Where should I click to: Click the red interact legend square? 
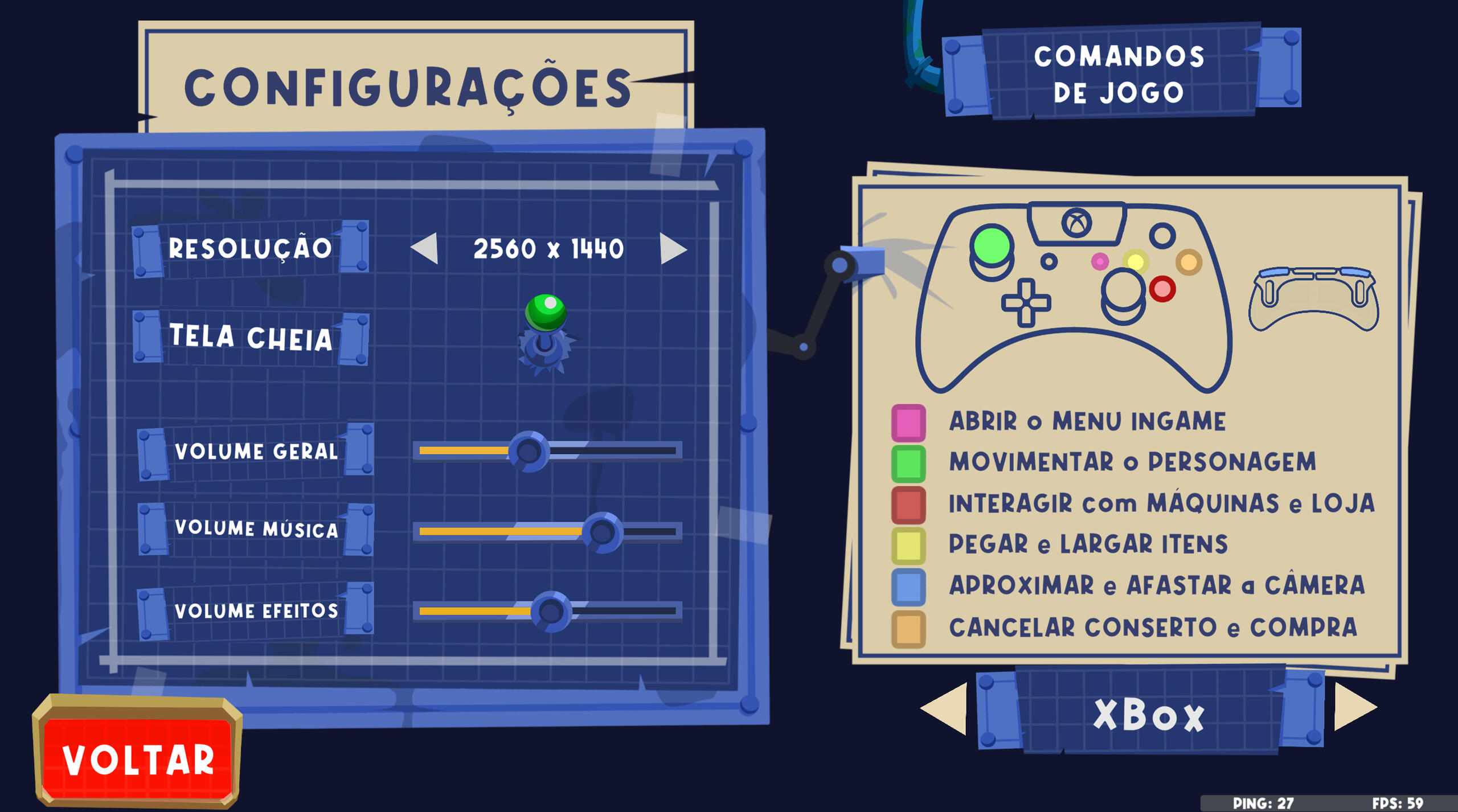tap(907, 506)
